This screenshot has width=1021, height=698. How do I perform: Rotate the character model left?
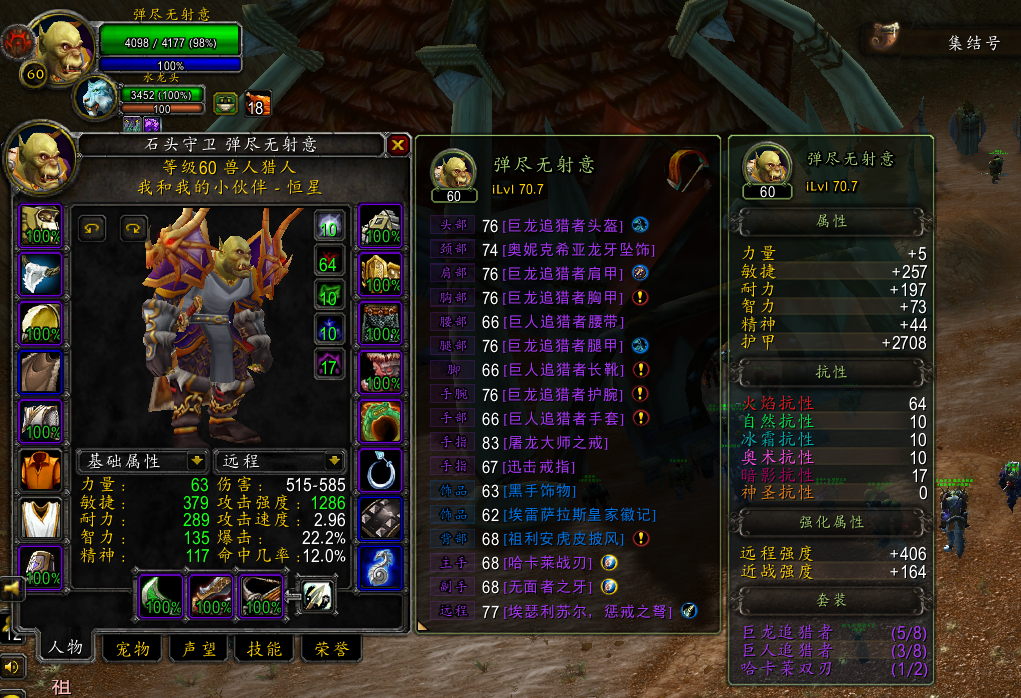(93, 229)
